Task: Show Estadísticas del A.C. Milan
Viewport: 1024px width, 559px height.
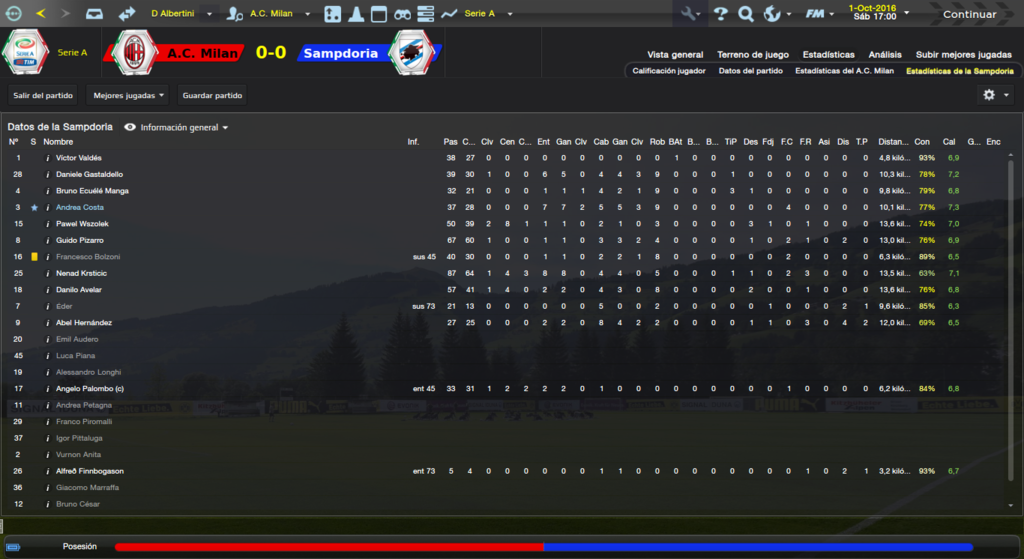Action: tap(844, 71)
